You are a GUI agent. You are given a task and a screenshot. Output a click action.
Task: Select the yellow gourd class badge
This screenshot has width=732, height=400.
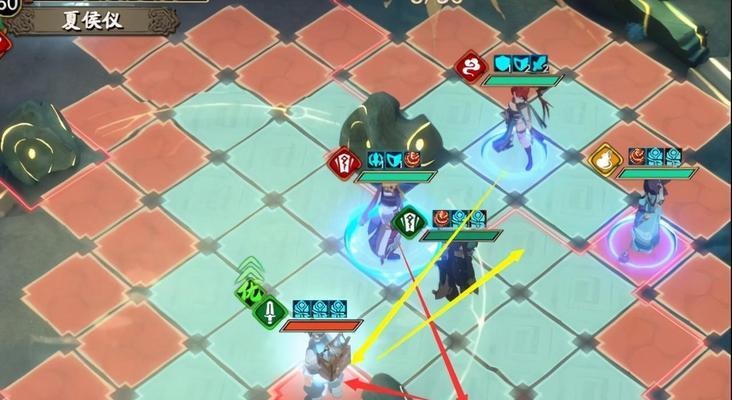click(x=603, y=159)
